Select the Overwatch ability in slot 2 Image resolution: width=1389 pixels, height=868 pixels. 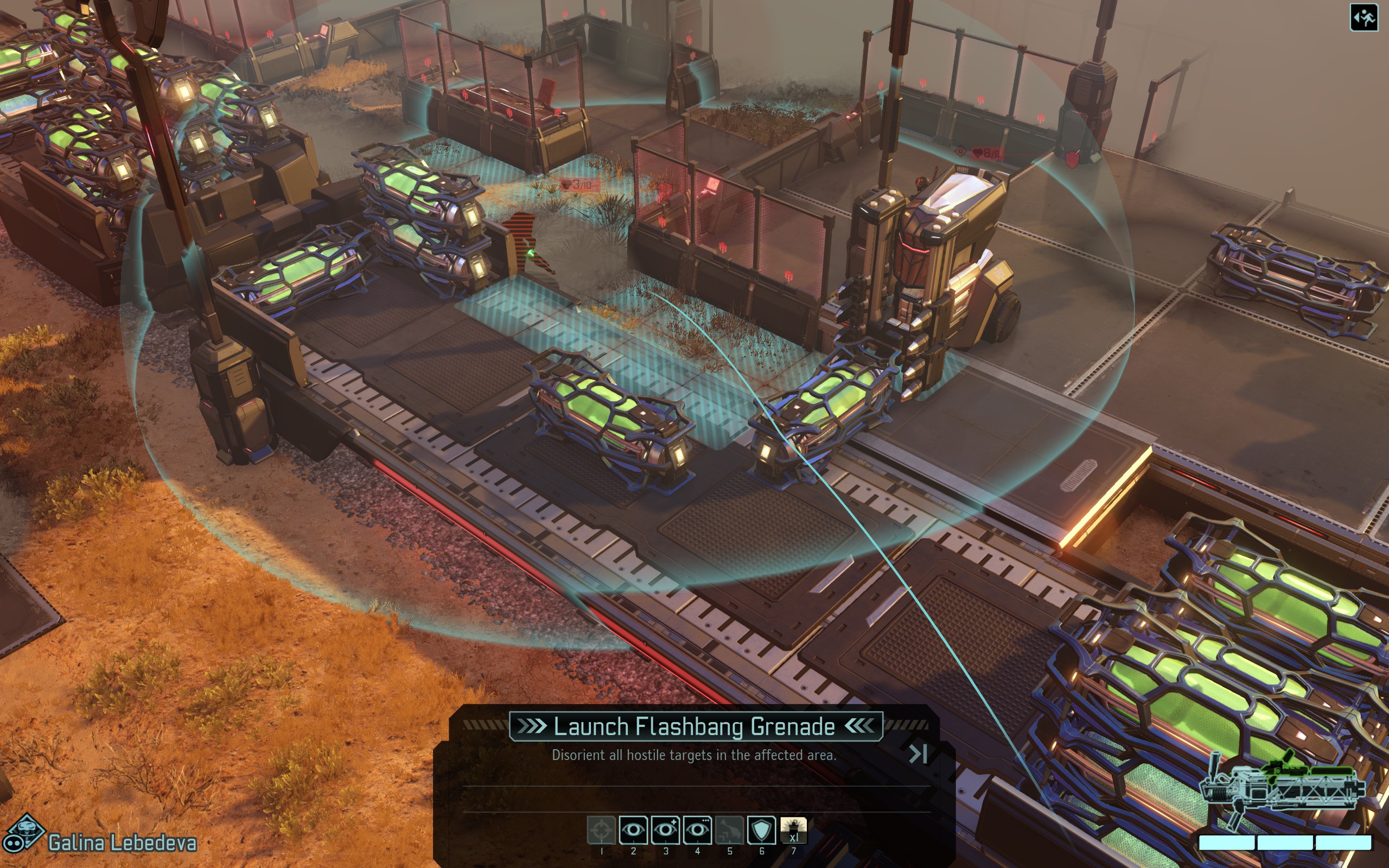coord(634,830)
